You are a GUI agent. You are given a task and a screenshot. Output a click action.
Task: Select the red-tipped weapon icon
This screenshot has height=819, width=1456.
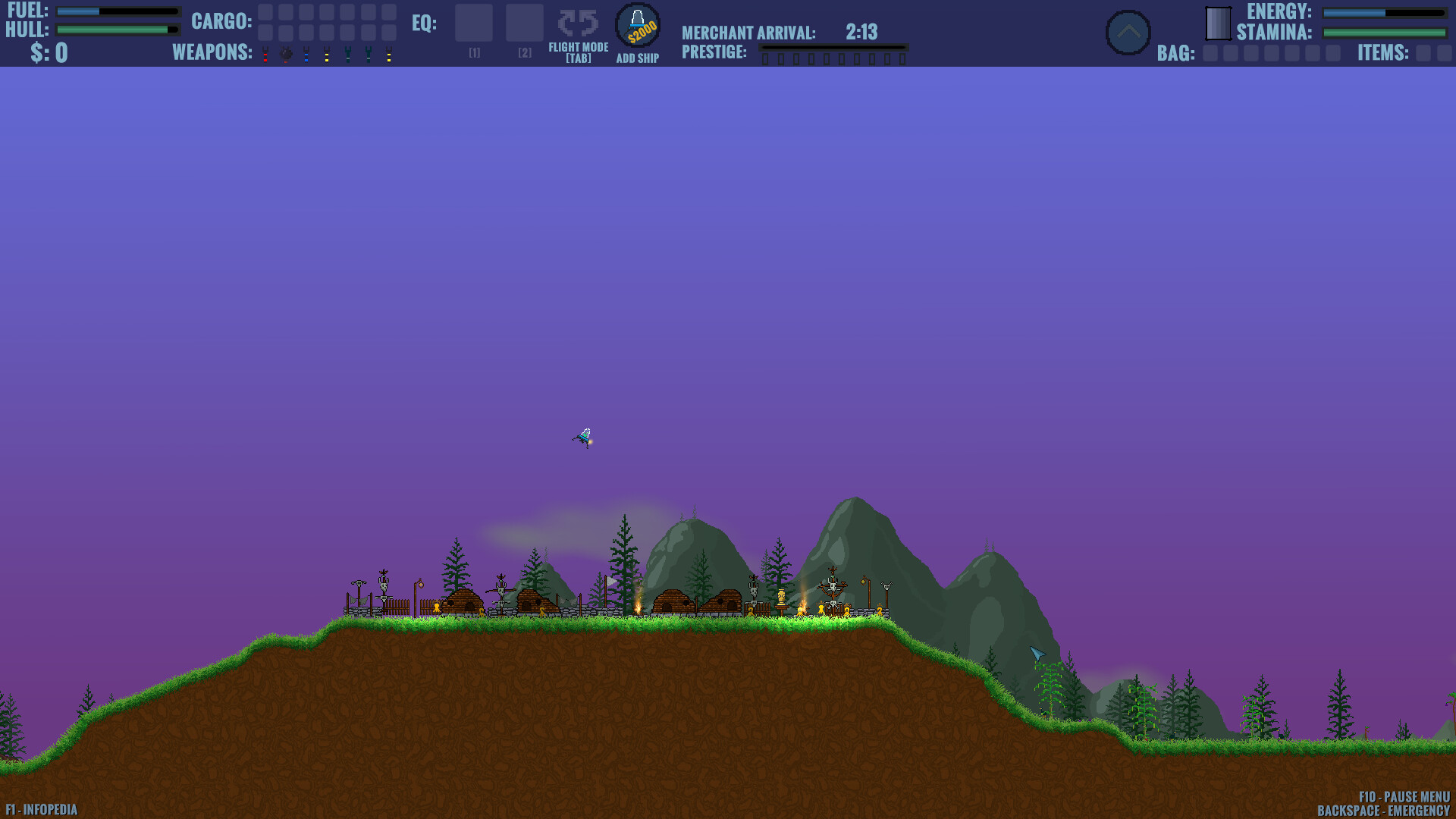pyautogui.click(x=265, y=55)
